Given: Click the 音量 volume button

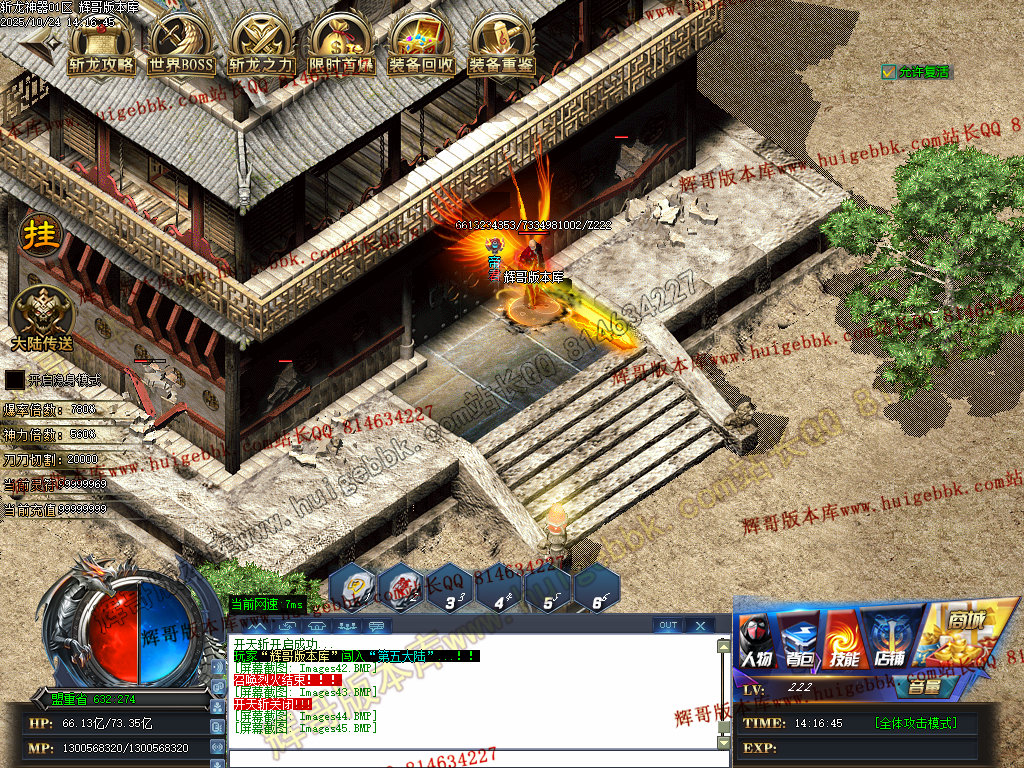Looking at the screenshot, I should click(x=923, y=687).
